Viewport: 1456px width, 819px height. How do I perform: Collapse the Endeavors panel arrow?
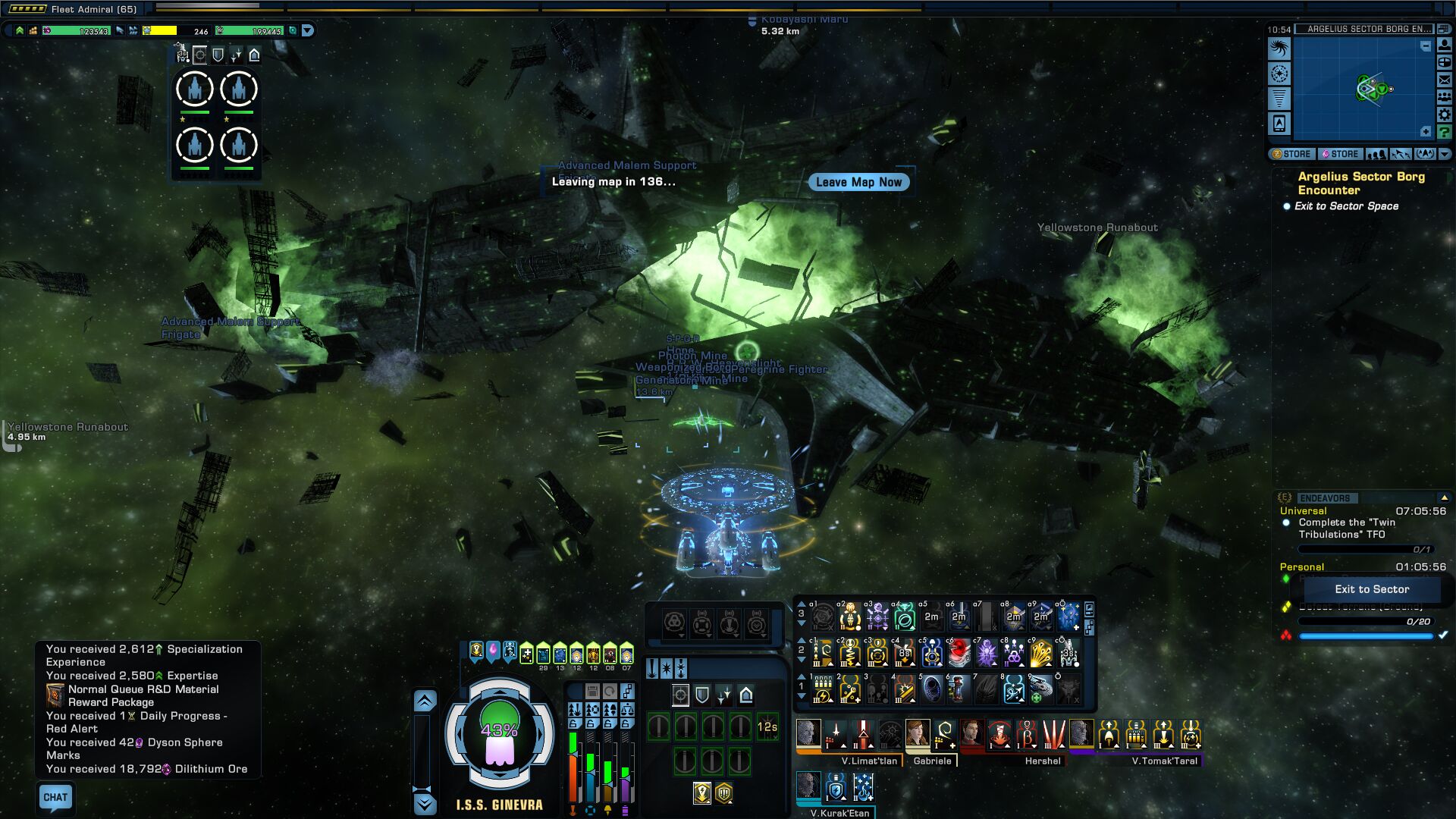tap(1444, 497)
